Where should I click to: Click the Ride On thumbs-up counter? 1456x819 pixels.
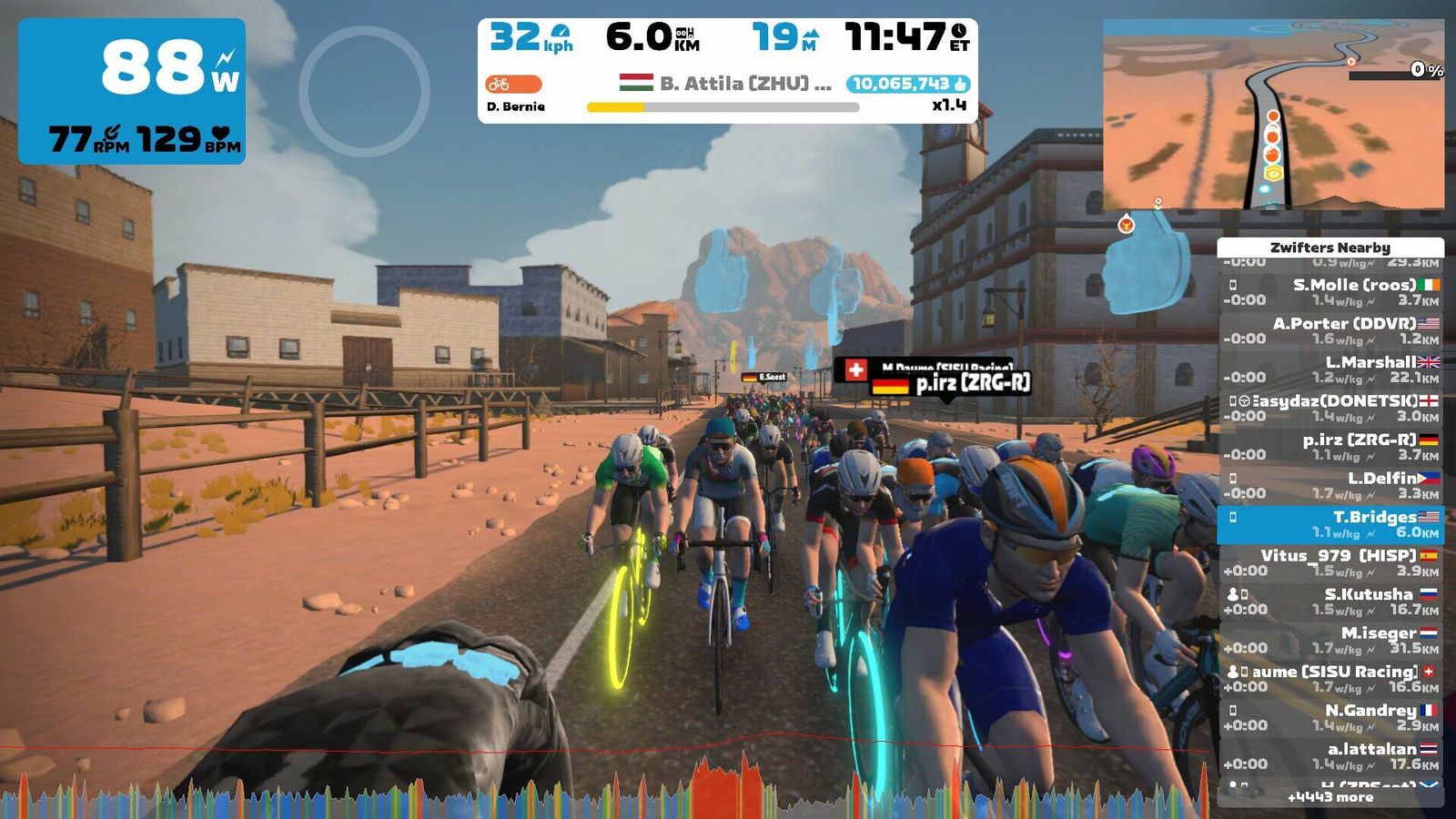click(x=907, y=84)
